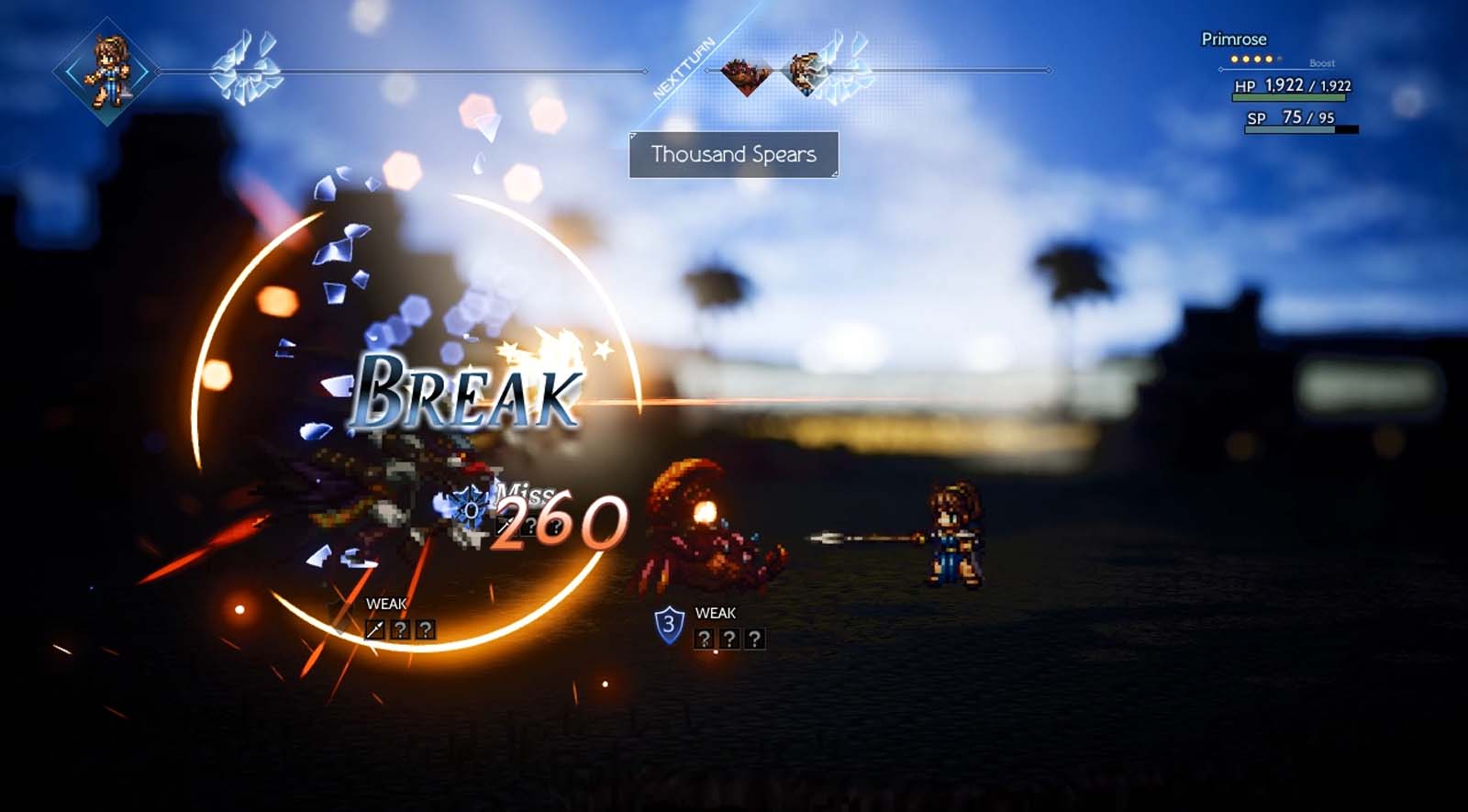Select Primrose's current turn portrait

106,71
